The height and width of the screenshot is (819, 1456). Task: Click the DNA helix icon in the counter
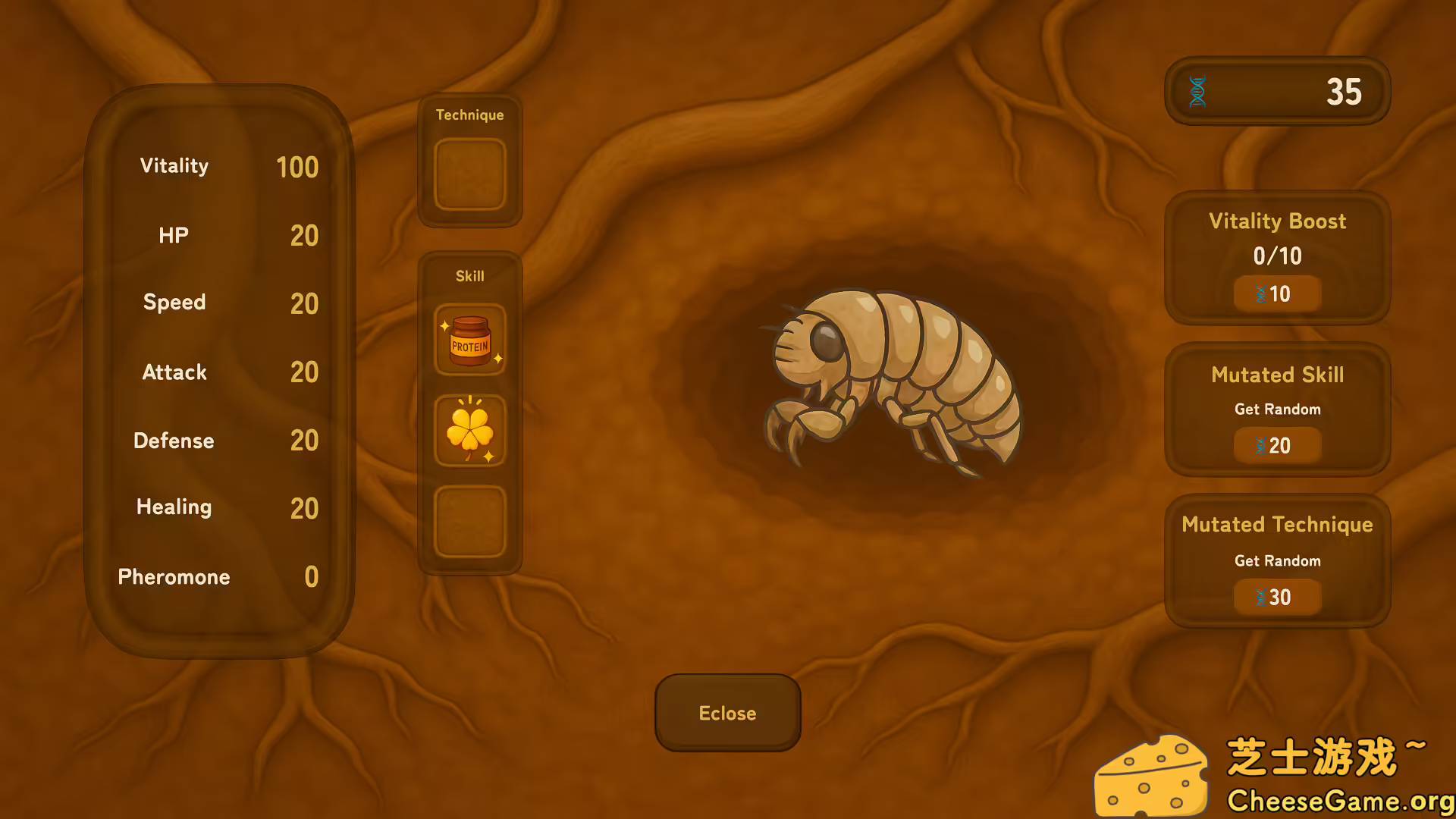click(x=1198, y=91)
